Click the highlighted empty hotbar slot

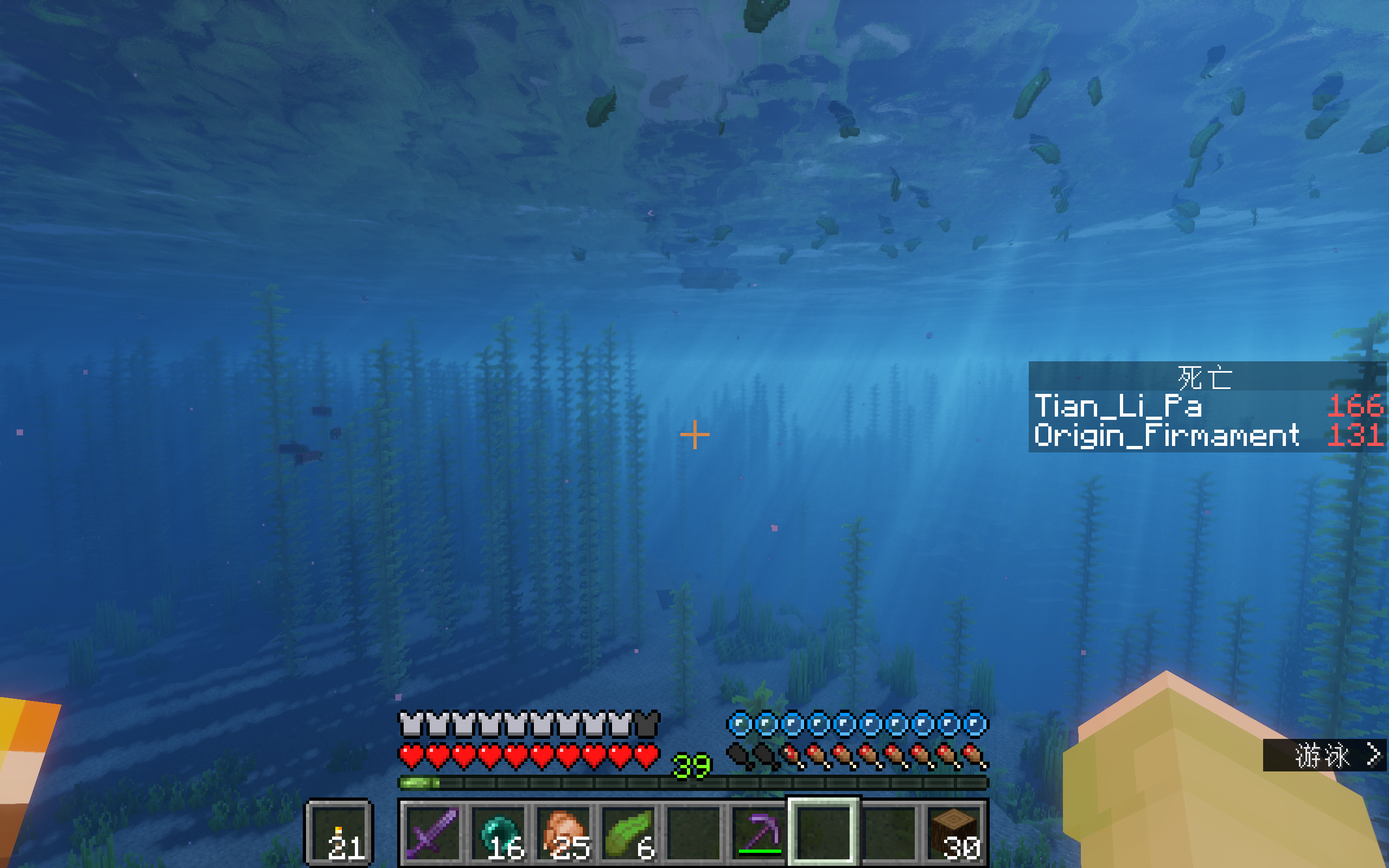(824, 832)
